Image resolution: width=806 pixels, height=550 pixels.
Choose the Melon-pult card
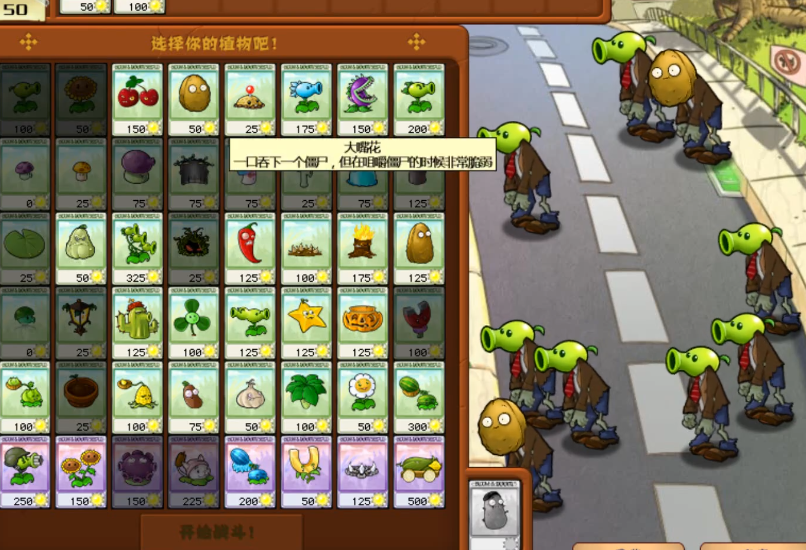(418, 396)
